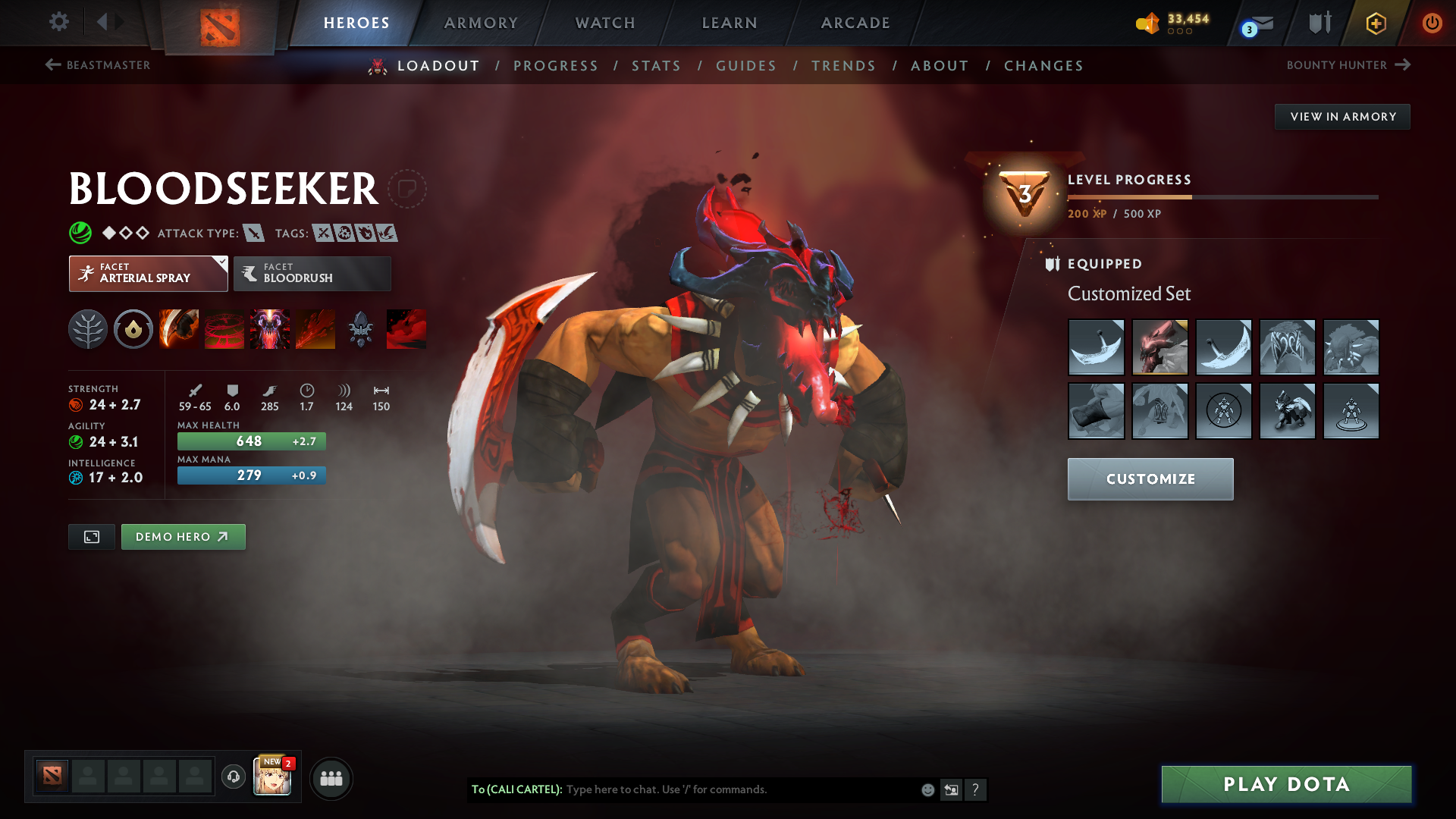View the Guides section
The width and height of the screenshot is (1456, 819).
click(746, 66)
